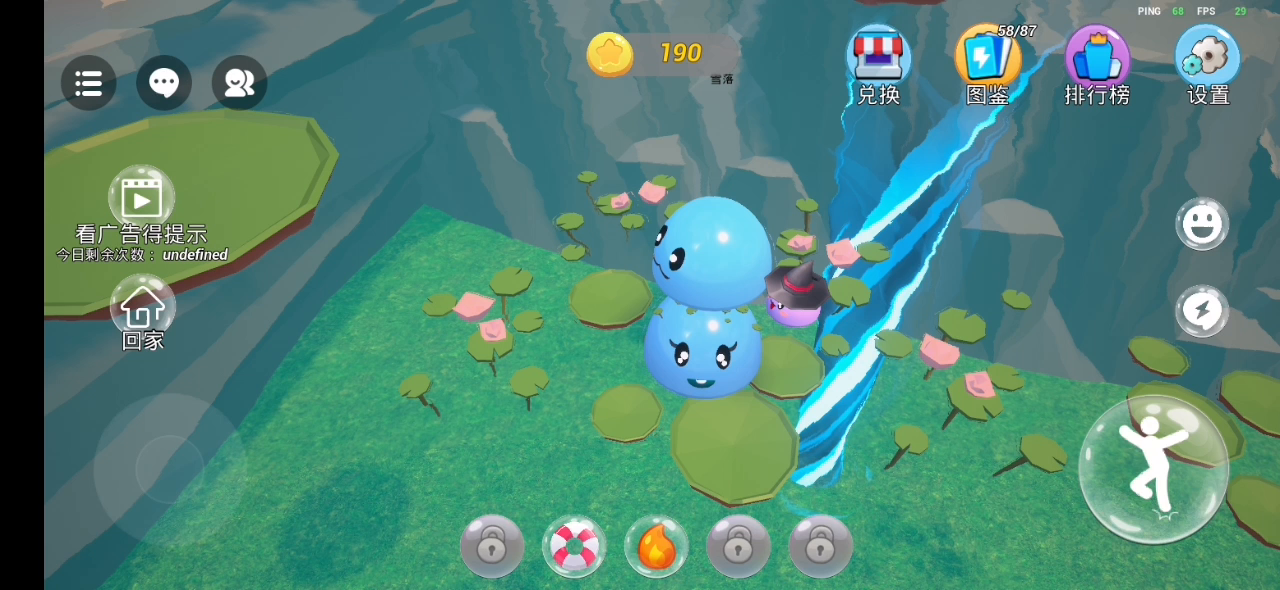This screenshot has width=1280, height=590.
Task: Watch an ad for a hint (看广告得提示)
Action: [142, 198]
